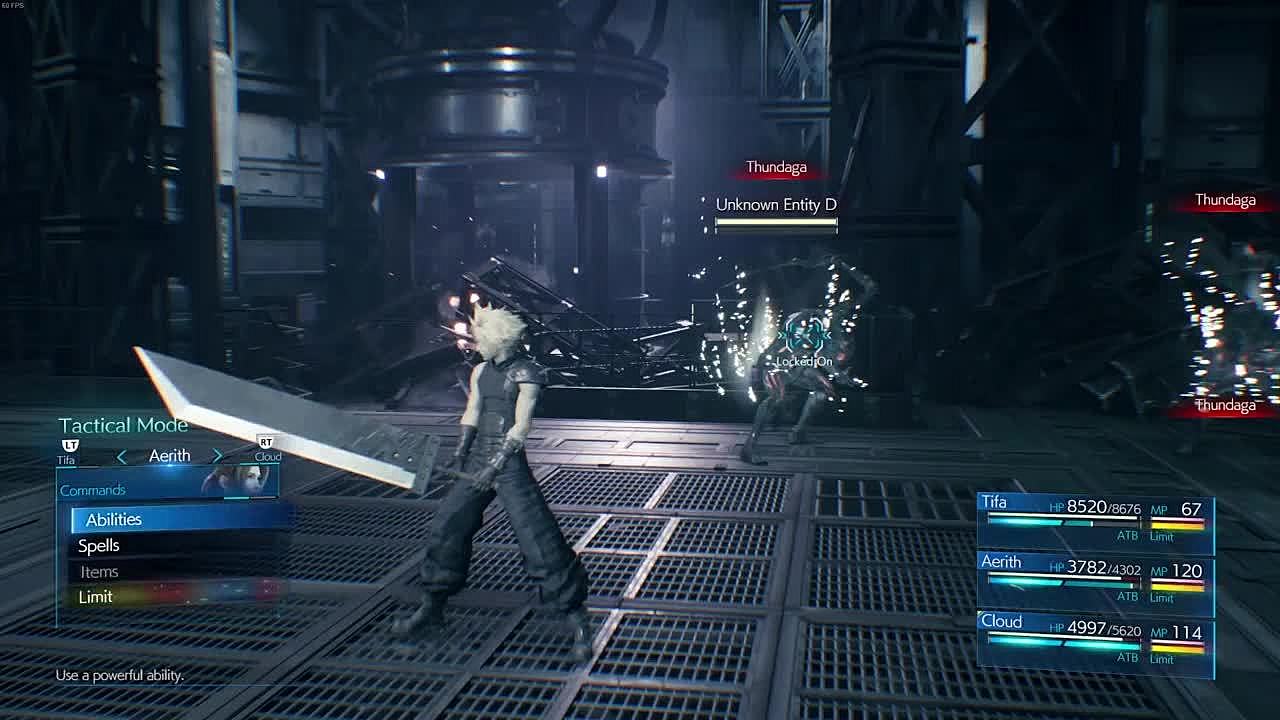The image size is (1280, 720).
Task: Open the Abilities command
Action: pyautogui.click(x=114, y=519)
